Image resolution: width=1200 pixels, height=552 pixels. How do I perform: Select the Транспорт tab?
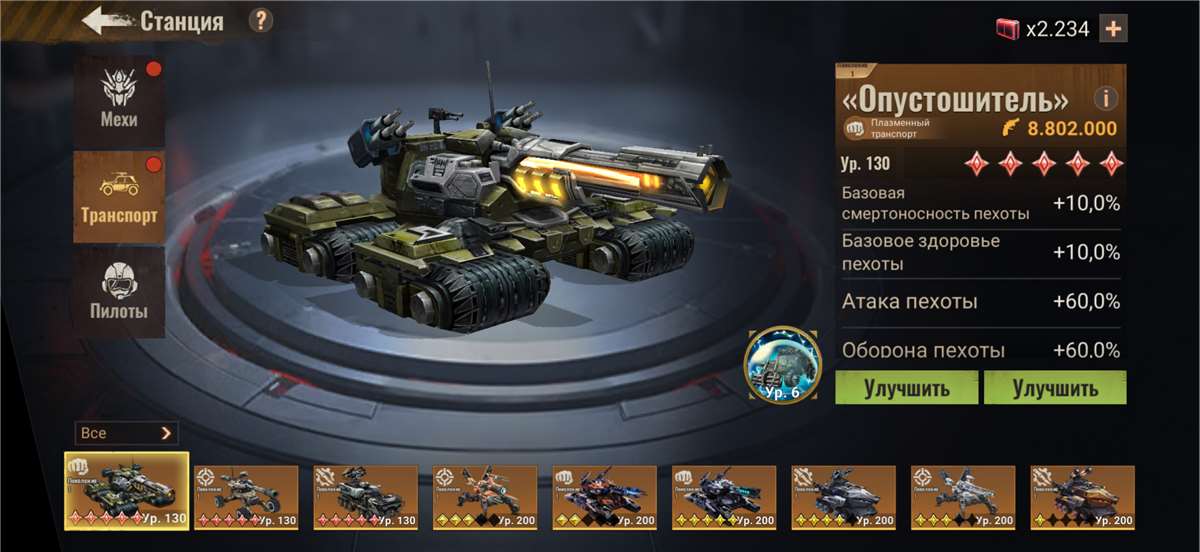pos(119,197)
